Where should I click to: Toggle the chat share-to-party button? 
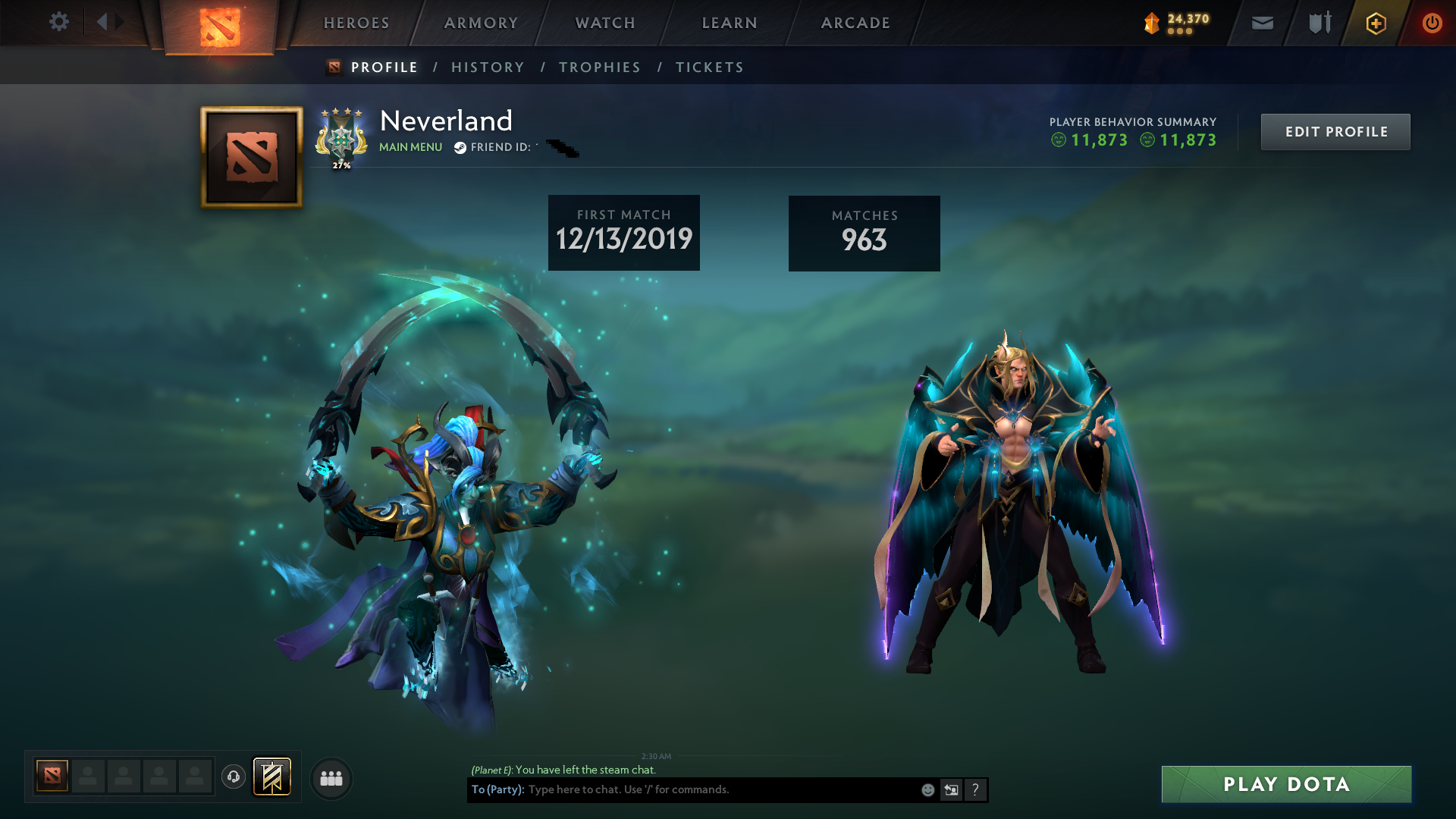[x=951, y=789]
